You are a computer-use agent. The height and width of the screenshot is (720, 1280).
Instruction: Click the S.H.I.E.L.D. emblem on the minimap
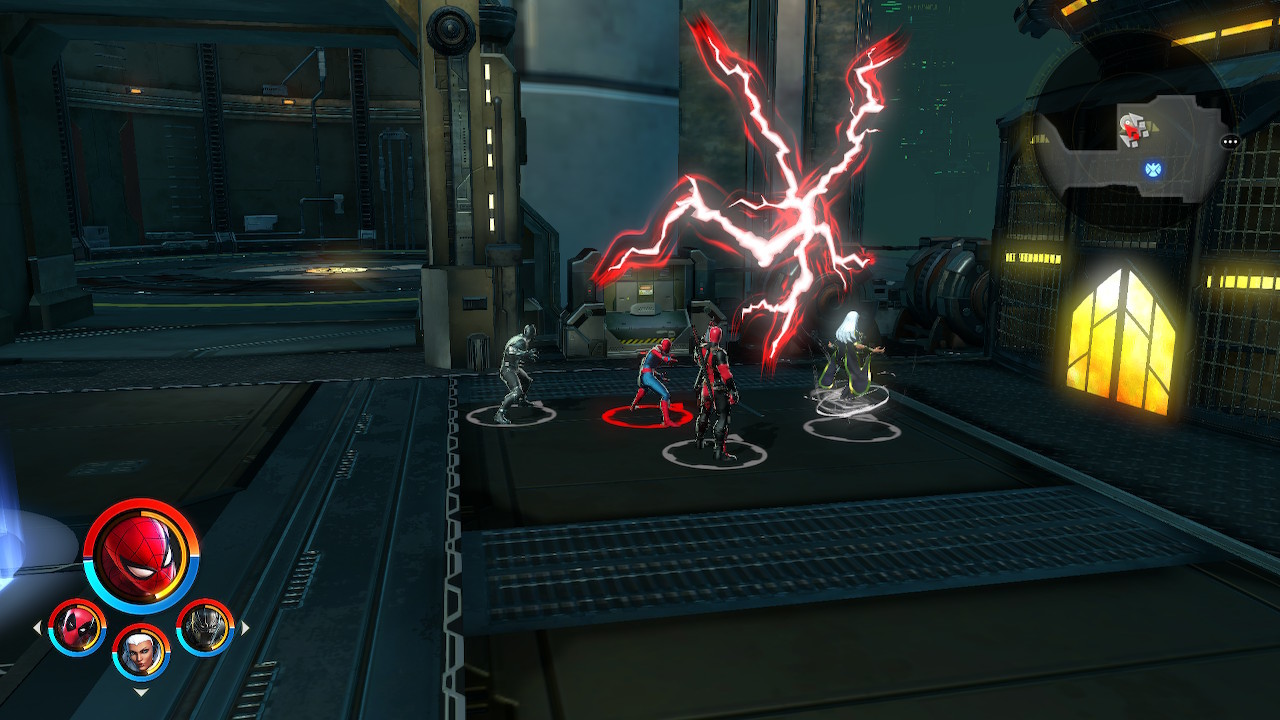[x=1154, y=169]
